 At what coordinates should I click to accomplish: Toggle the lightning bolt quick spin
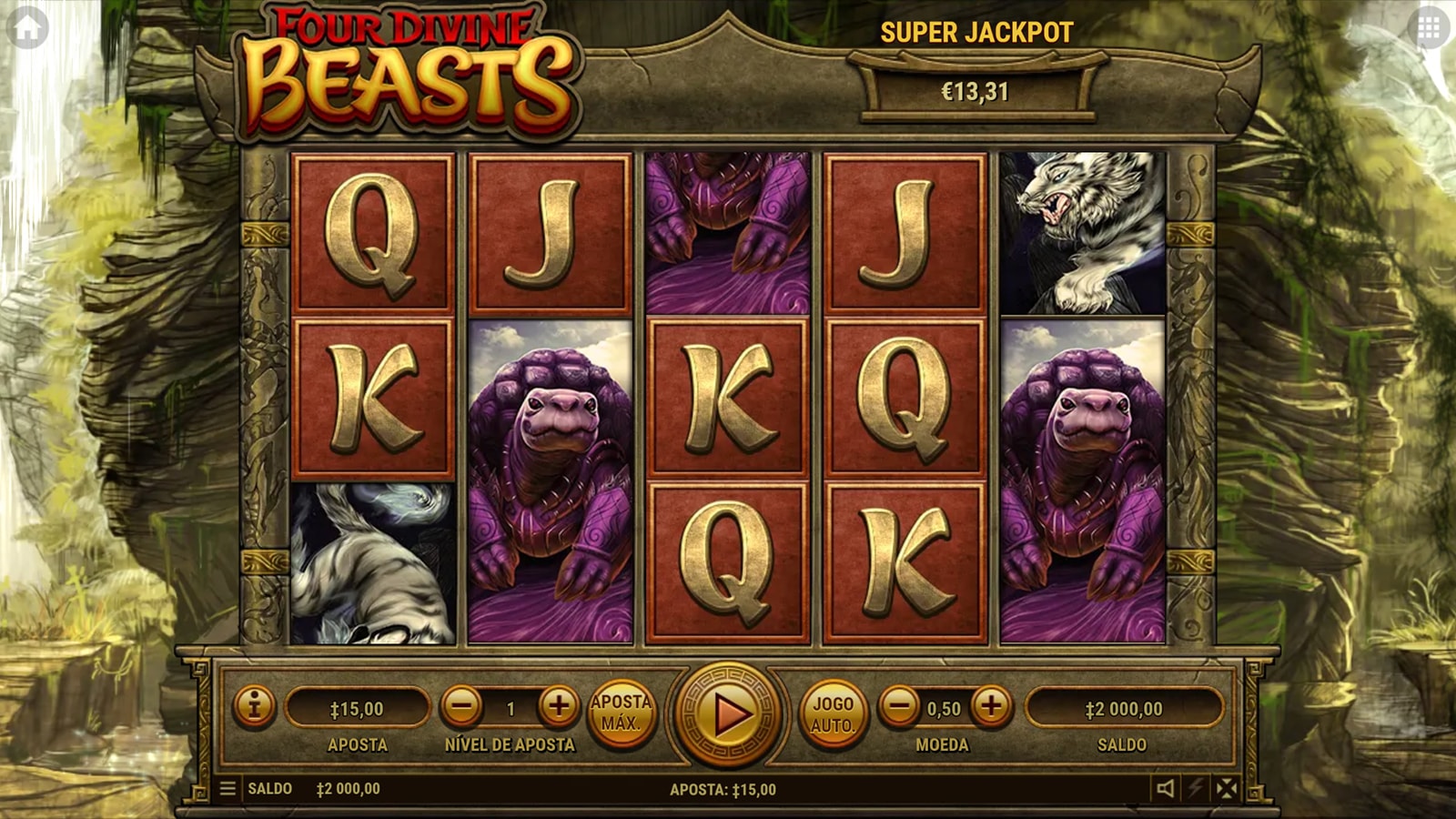1196,788
